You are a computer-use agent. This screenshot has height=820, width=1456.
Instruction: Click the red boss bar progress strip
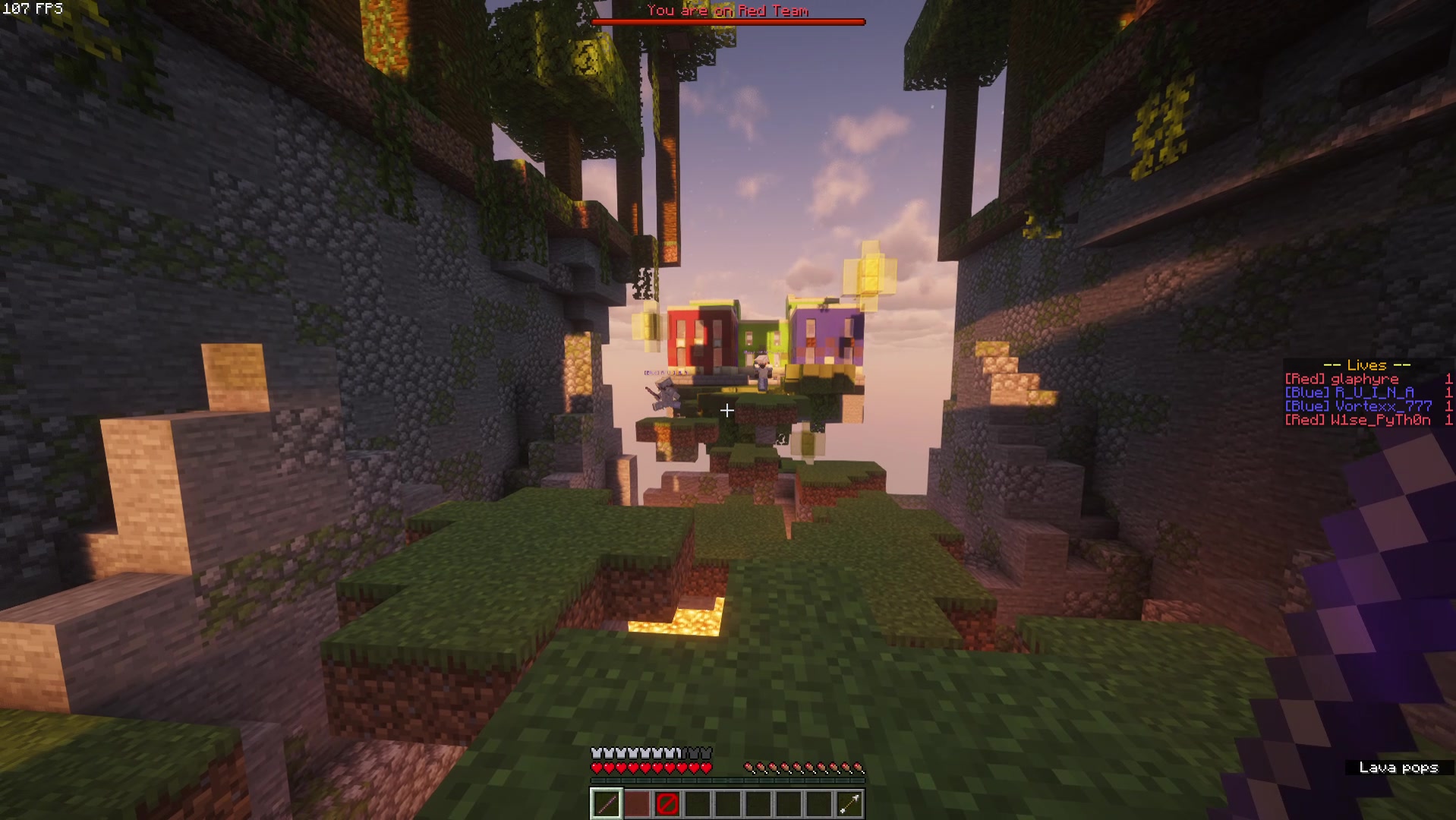726,21
